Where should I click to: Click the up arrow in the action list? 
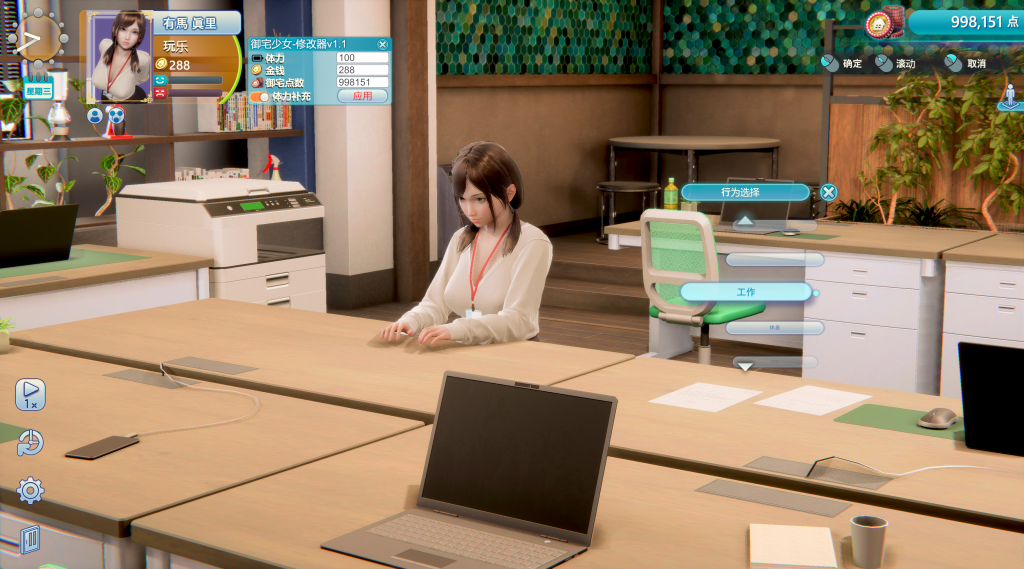tap(746, 222)
